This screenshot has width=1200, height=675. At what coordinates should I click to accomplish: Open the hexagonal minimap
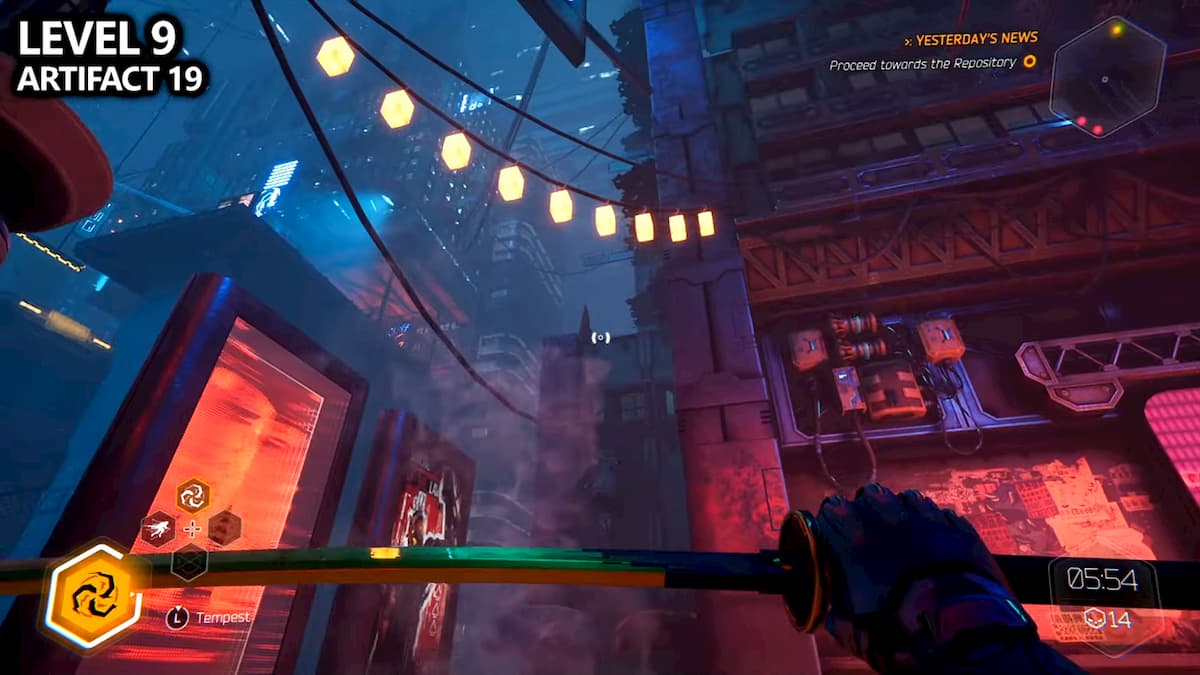tap(1107, 78)
